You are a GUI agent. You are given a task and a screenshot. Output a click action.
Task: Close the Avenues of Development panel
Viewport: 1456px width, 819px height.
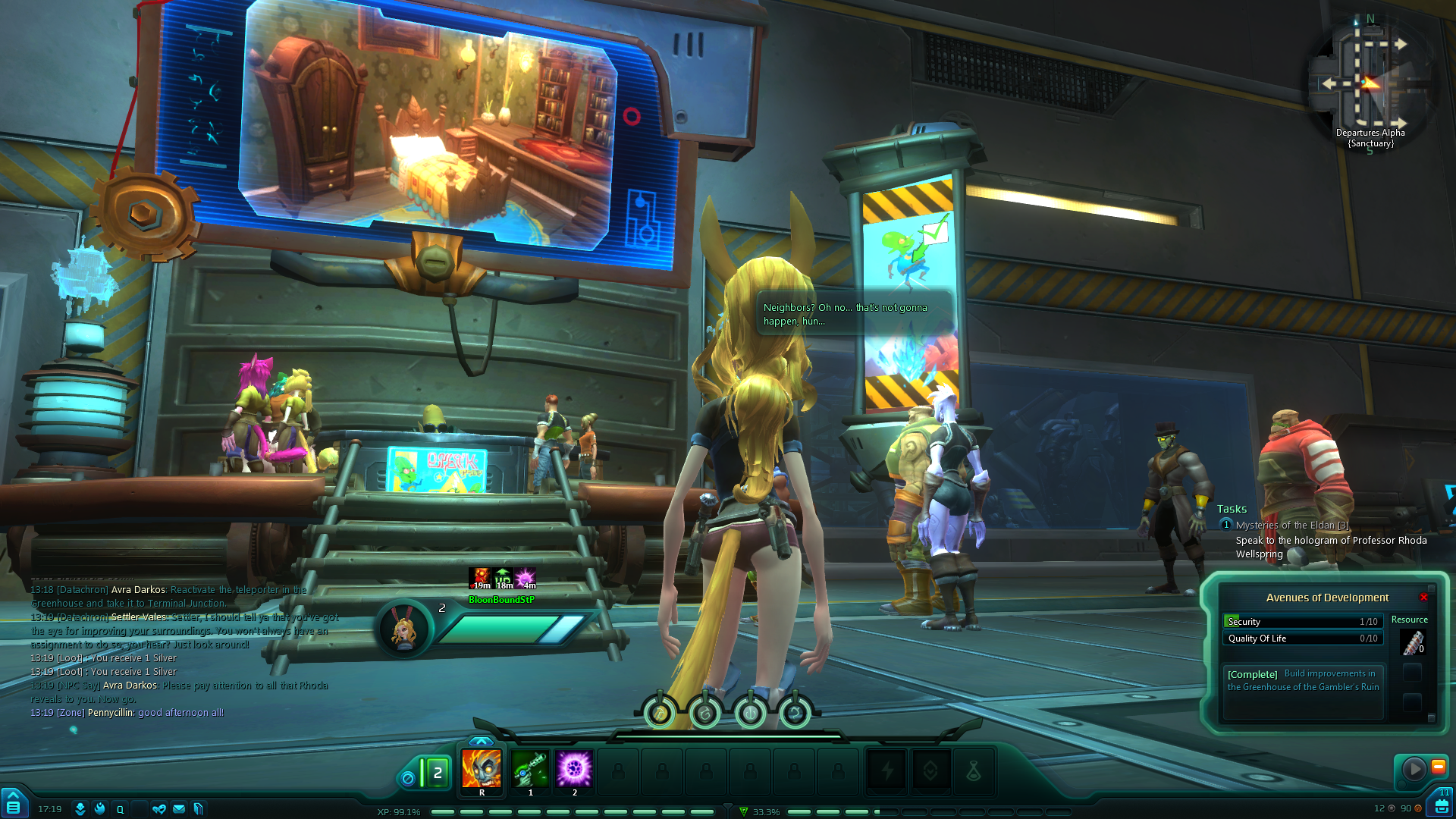click(x=1423, y=598)
